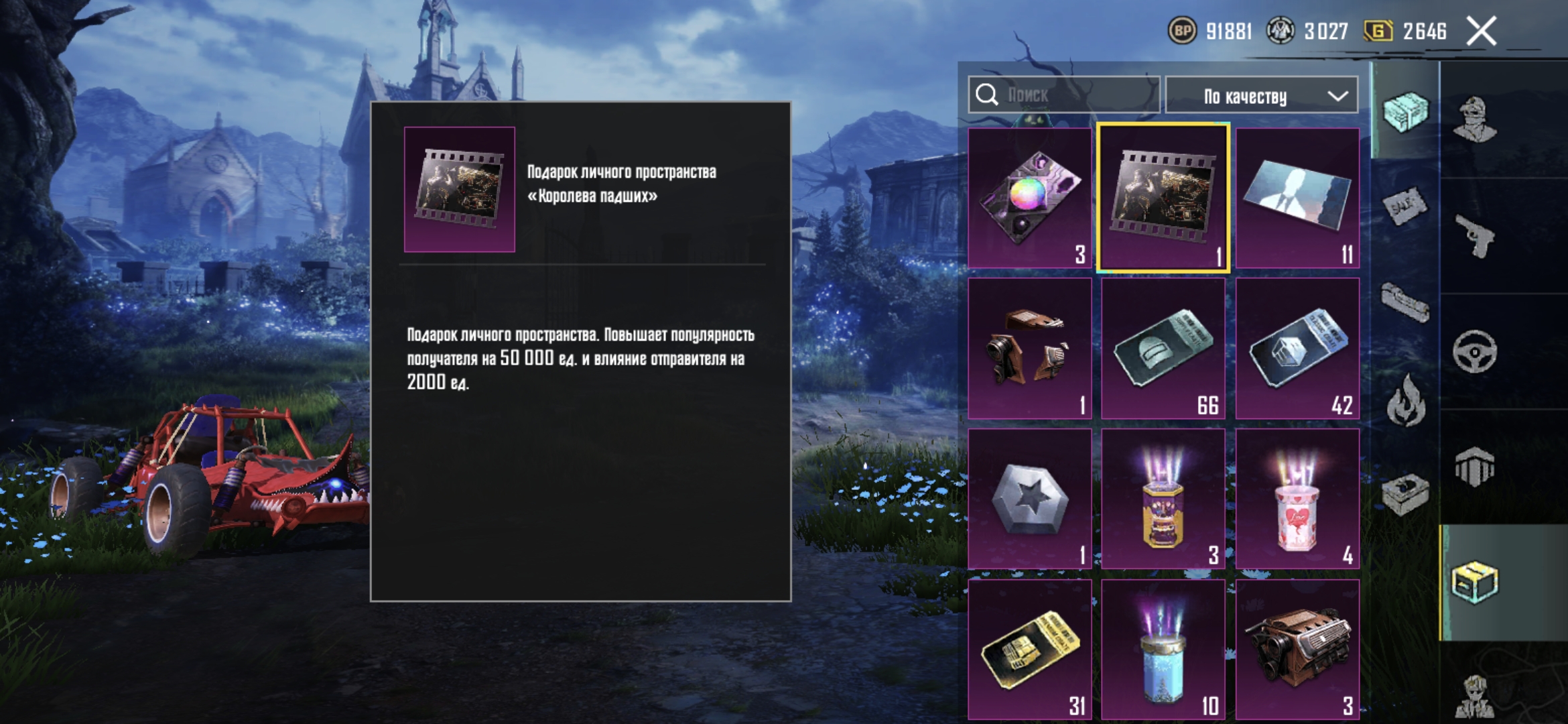Select the blue glowing gift cylinder
Image resolution: width=1568 pixels, height=724 pixels.
click(1163, 649)
